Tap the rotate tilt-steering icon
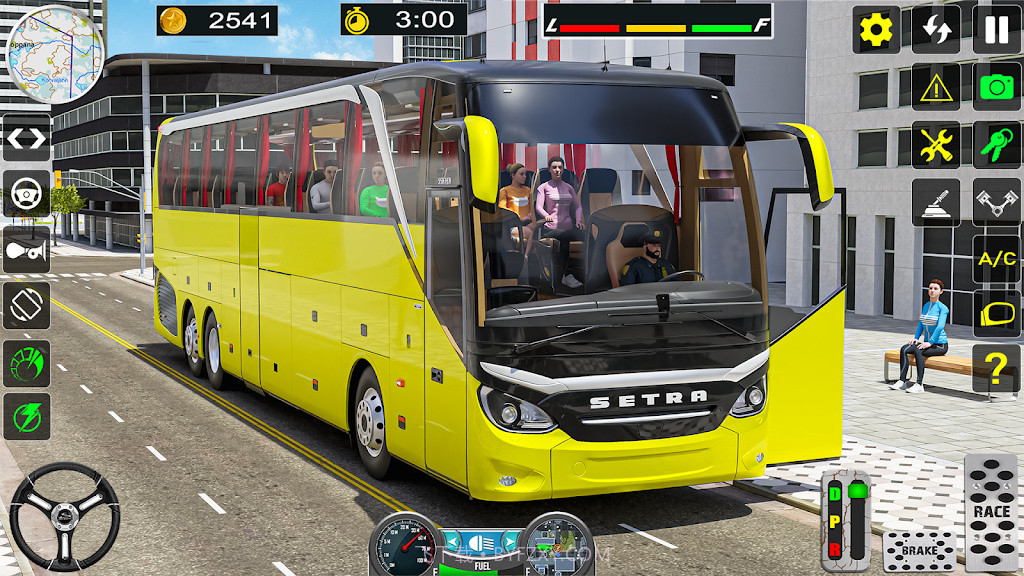This screenshot has width=1024, height=576. [27, 305]
